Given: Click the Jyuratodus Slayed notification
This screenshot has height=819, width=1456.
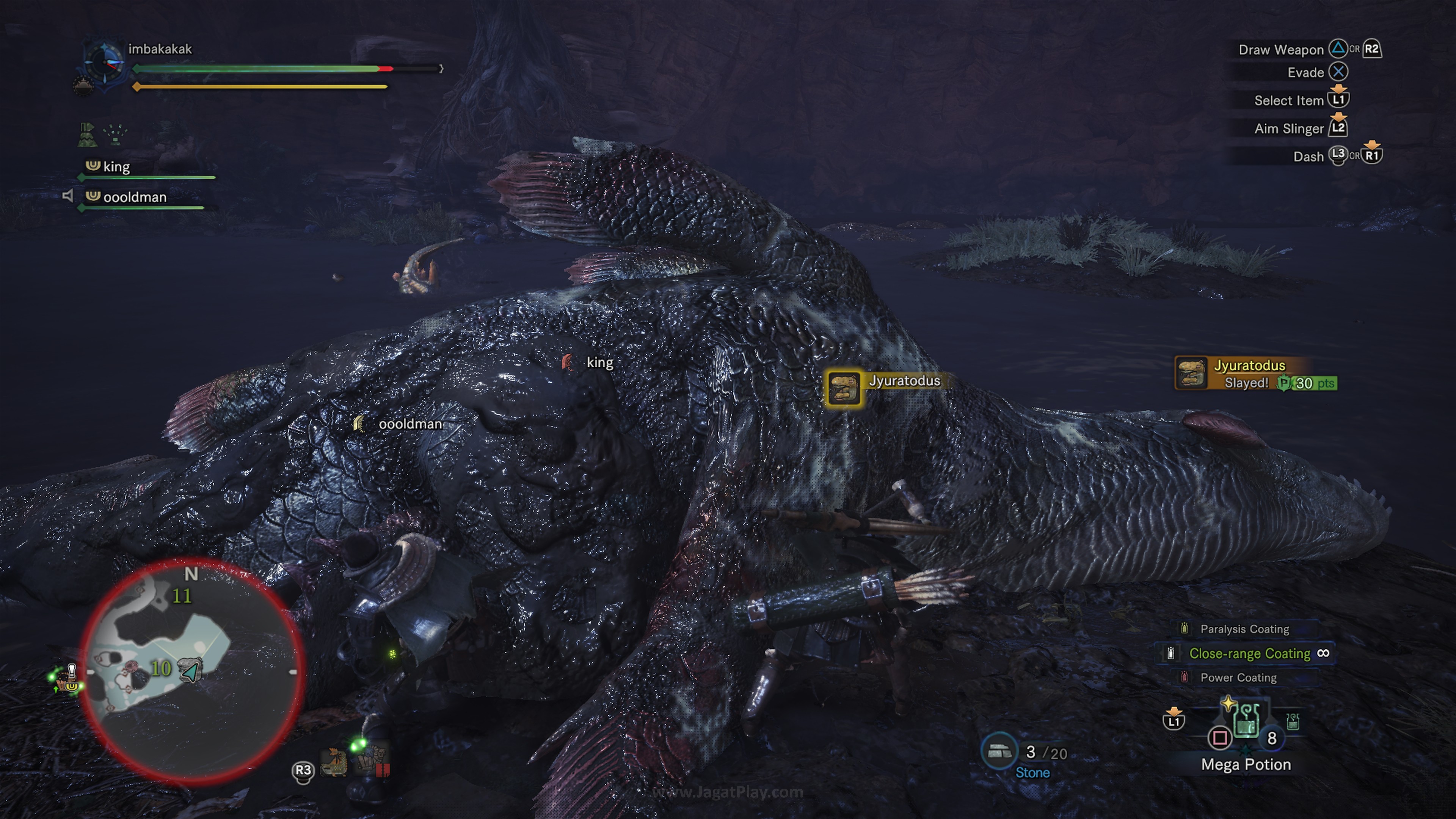Looking at the screenshot, I should (x=1255, y=373).
